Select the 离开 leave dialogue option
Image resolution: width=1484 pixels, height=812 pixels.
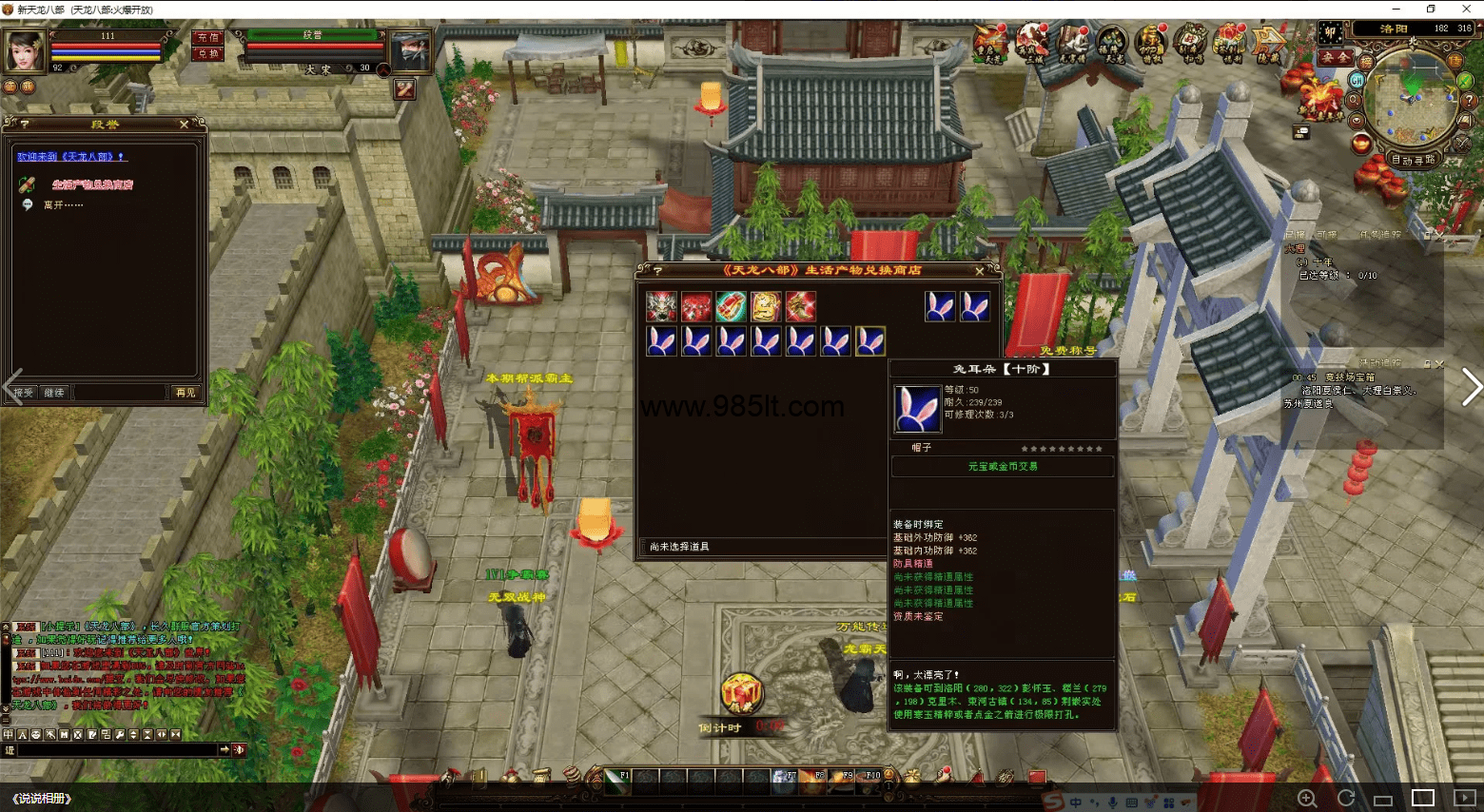(x=63, y=205)
